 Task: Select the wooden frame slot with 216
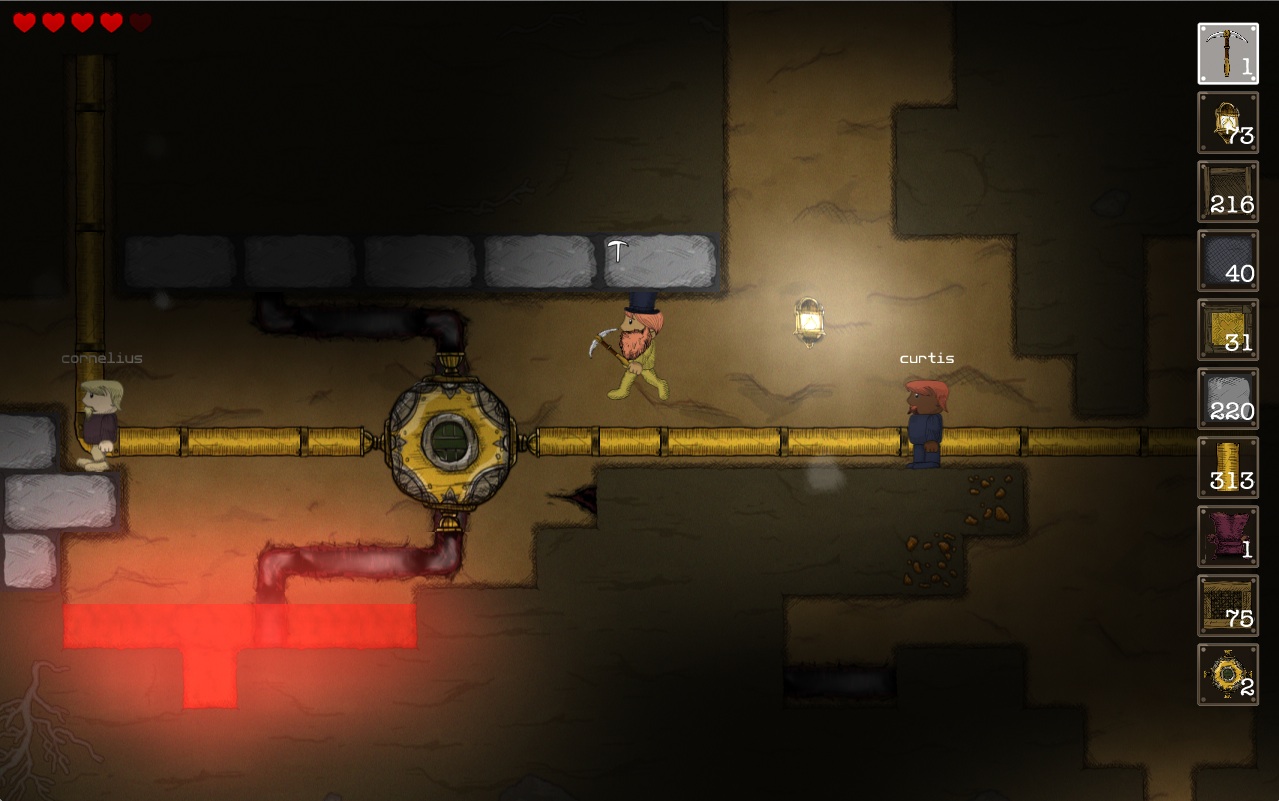[1228, 192]
